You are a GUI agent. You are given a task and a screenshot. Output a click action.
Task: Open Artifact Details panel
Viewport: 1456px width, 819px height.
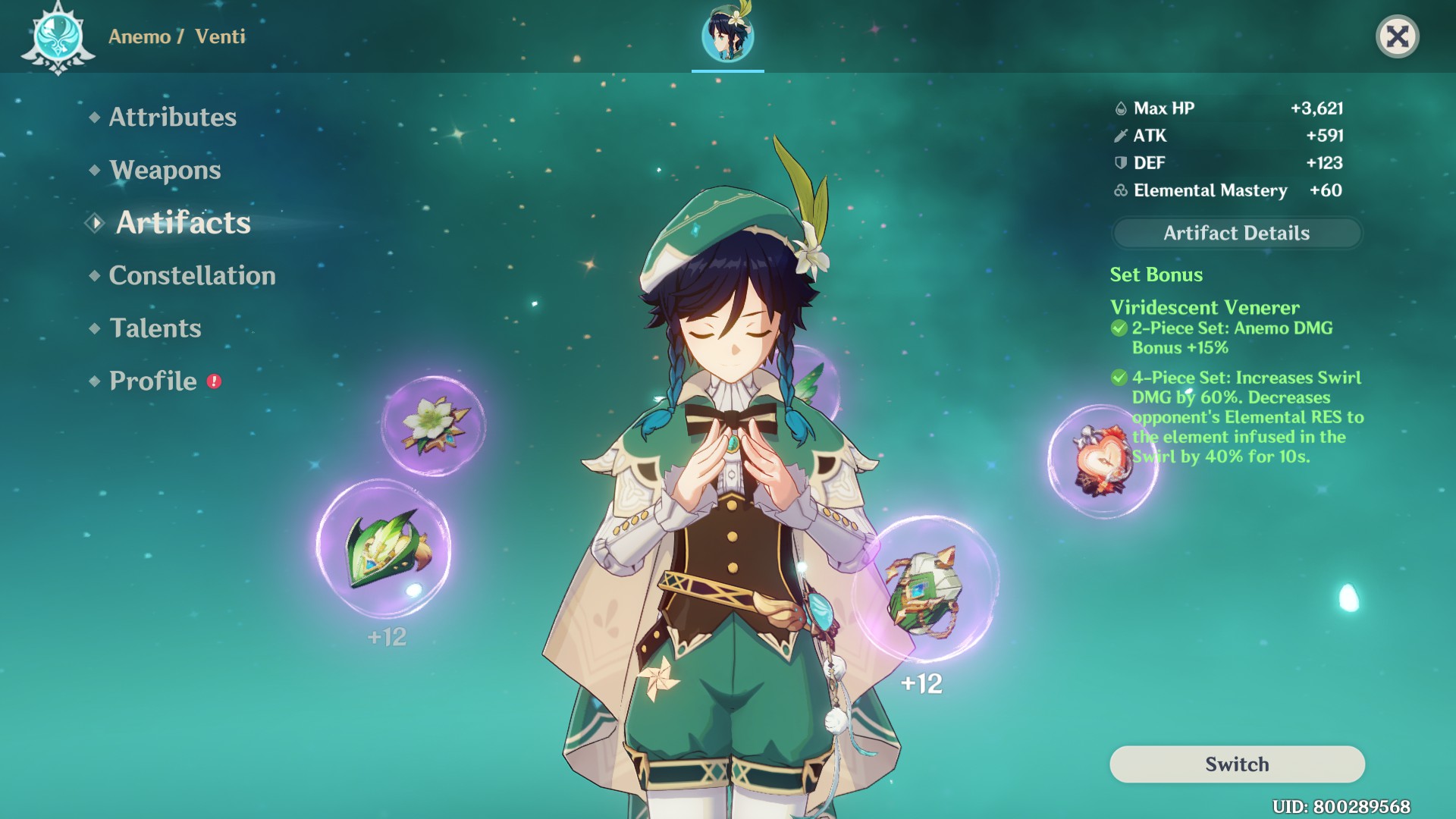click(1236, 233)
